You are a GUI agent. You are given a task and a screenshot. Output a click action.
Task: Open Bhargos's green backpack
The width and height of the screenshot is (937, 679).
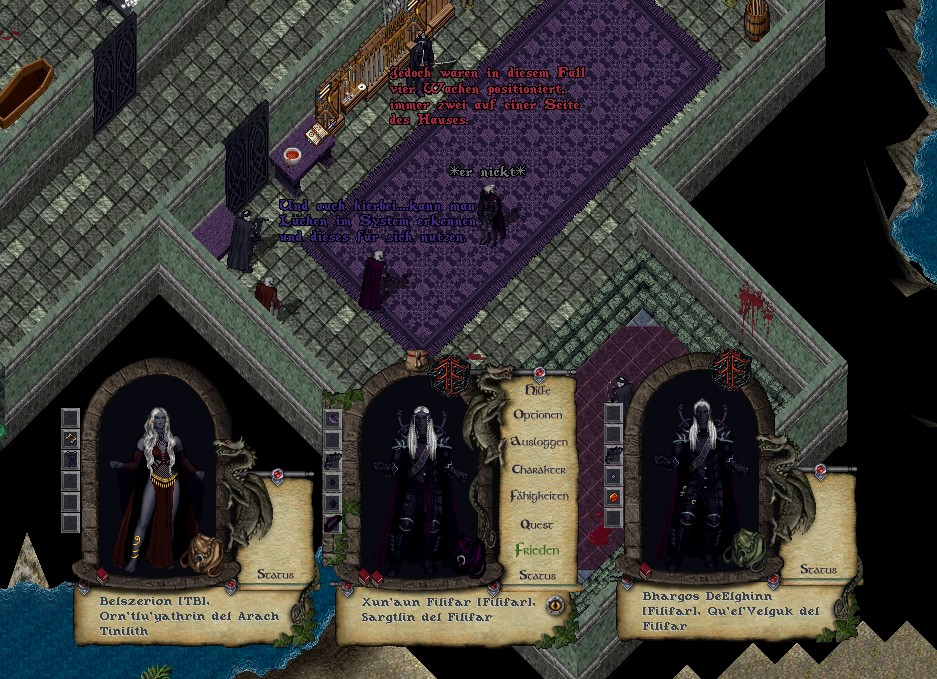[747, 547]
